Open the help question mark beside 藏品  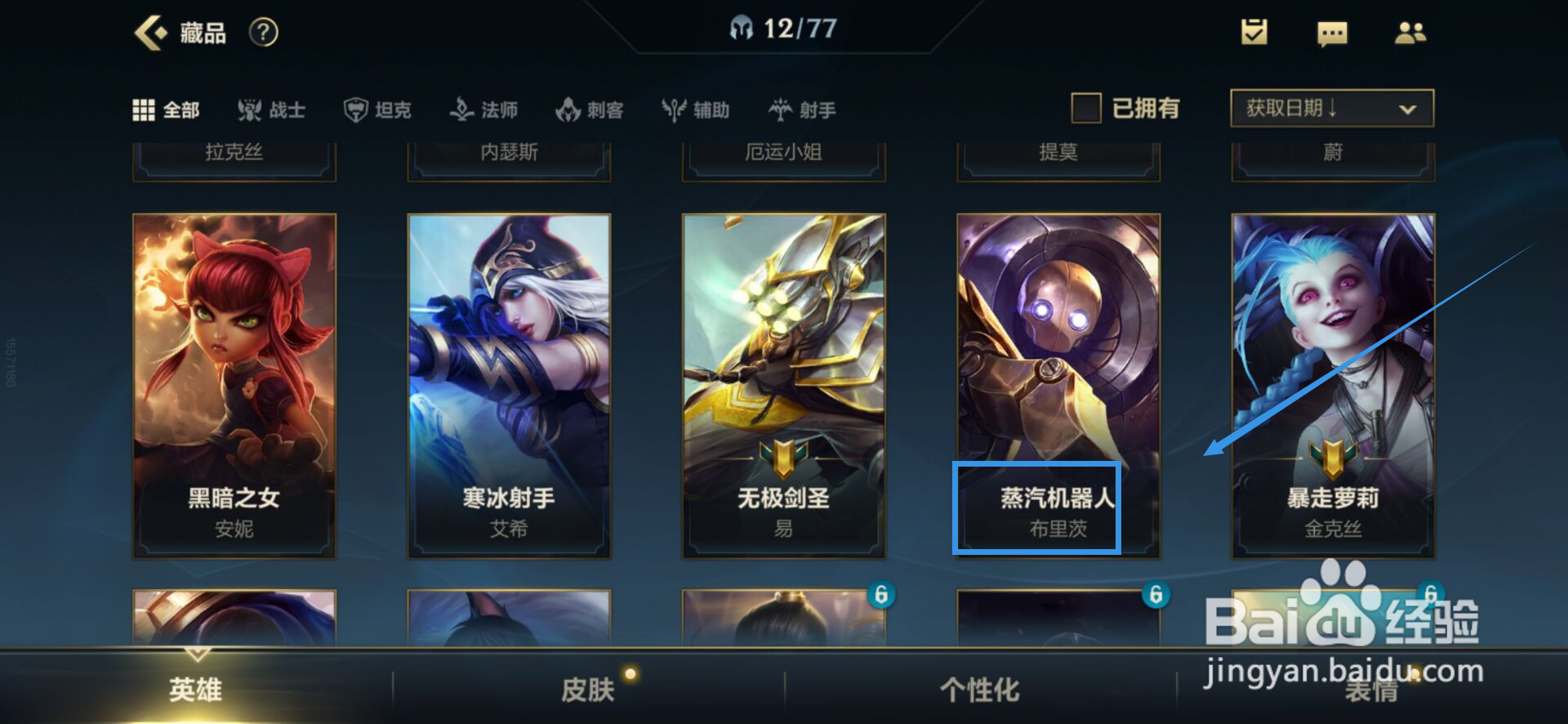[263, 33]
